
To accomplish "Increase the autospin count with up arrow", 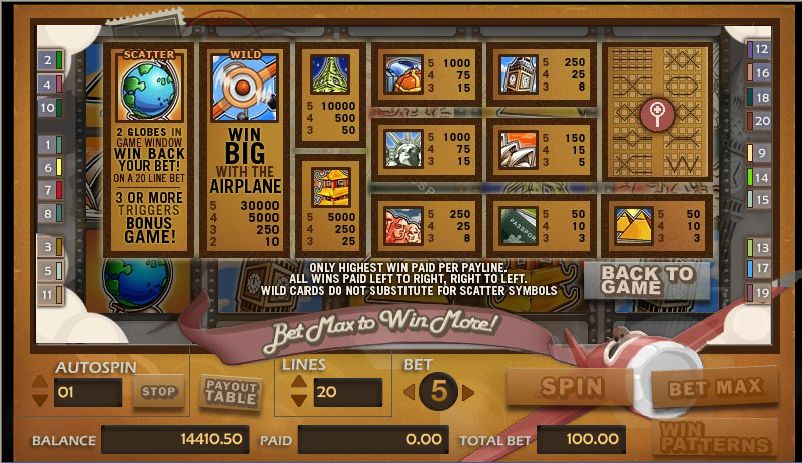I will [x=40, y=381].
